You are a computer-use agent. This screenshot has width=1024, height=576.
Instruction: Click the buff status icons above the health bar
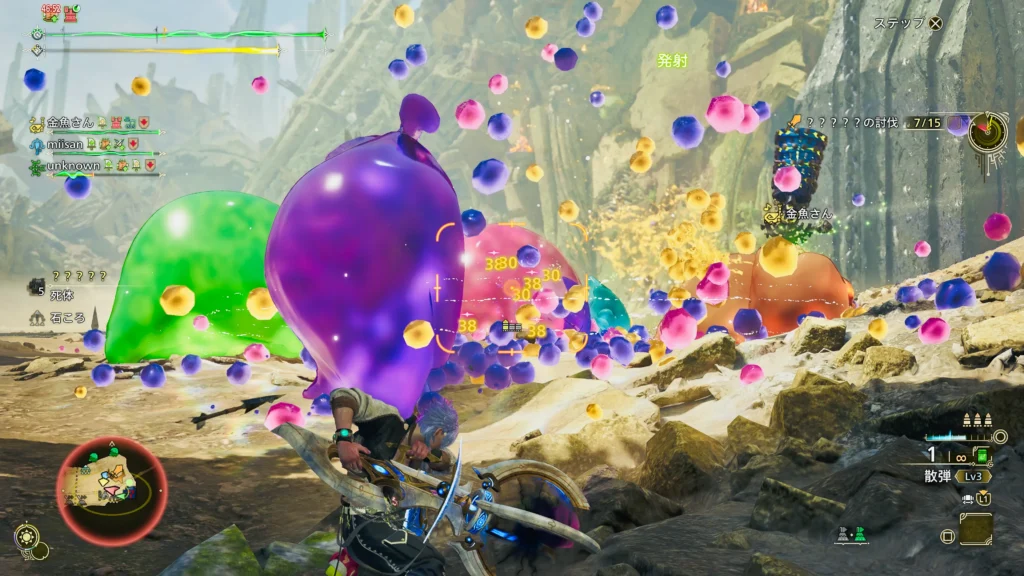(59, 13)
